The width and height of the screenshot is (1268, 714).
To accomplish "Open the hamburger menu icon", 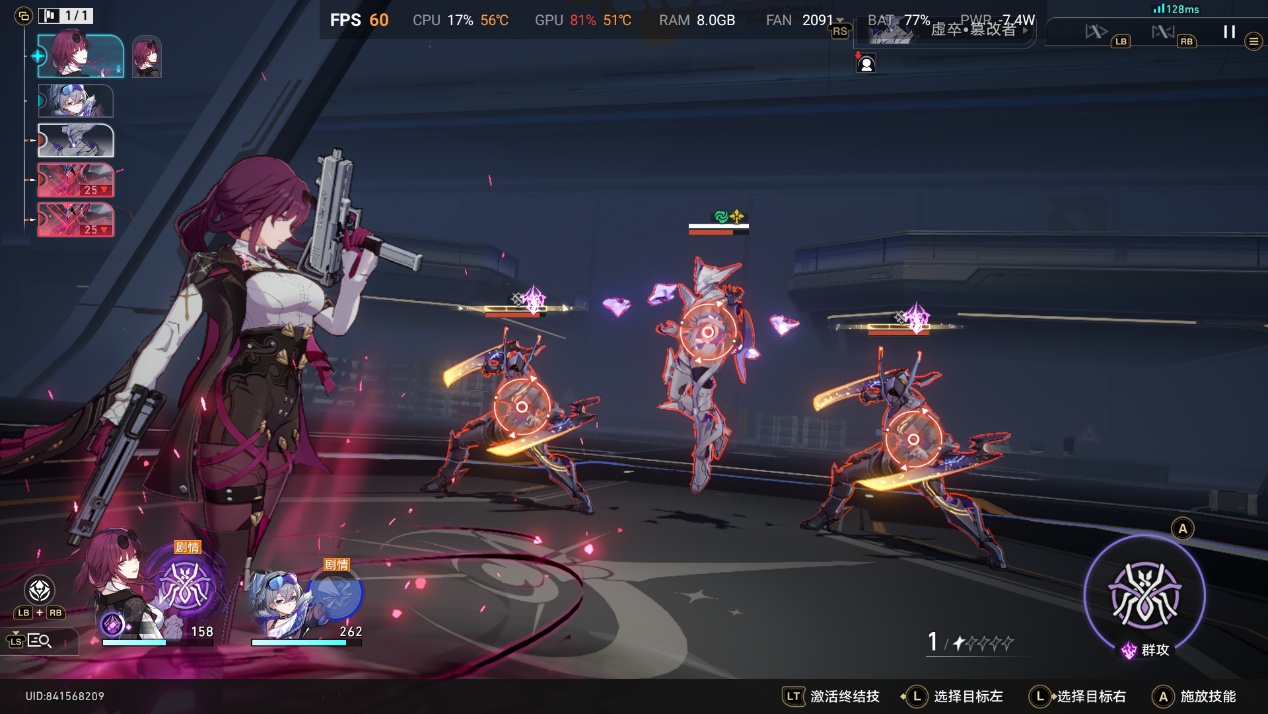I will [1254, 42].
